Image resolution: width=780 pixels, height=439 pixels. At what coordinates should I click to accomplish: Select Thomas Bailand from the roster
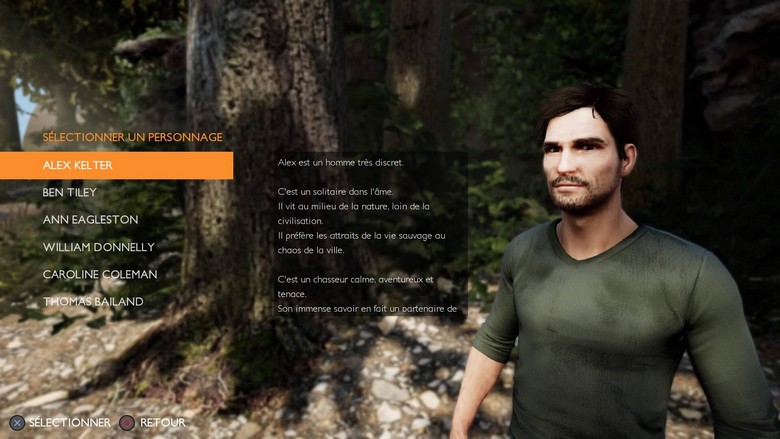tap(93, 301)
